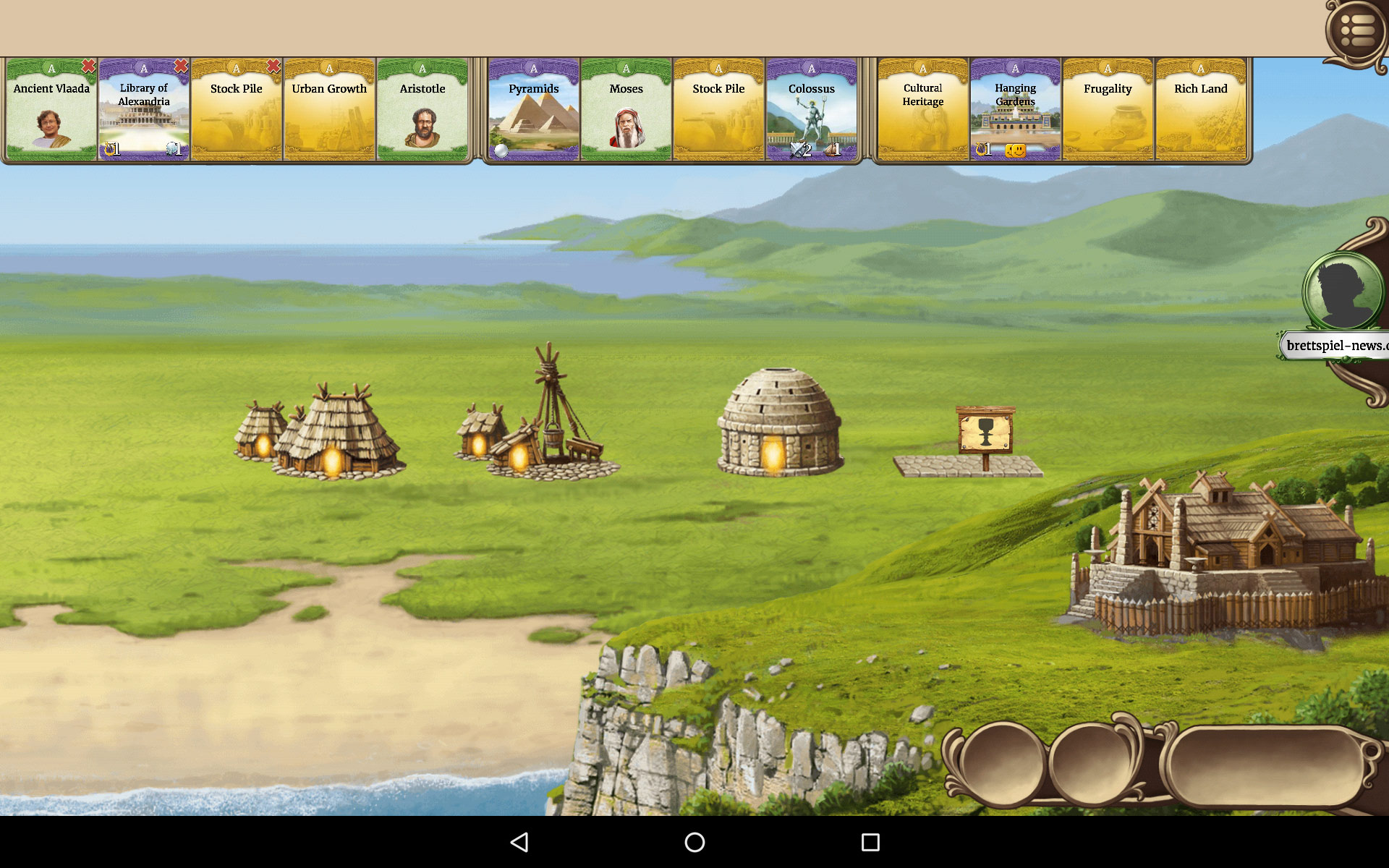
Task: Tap the Android home button
Action: [x=694, y=842]
